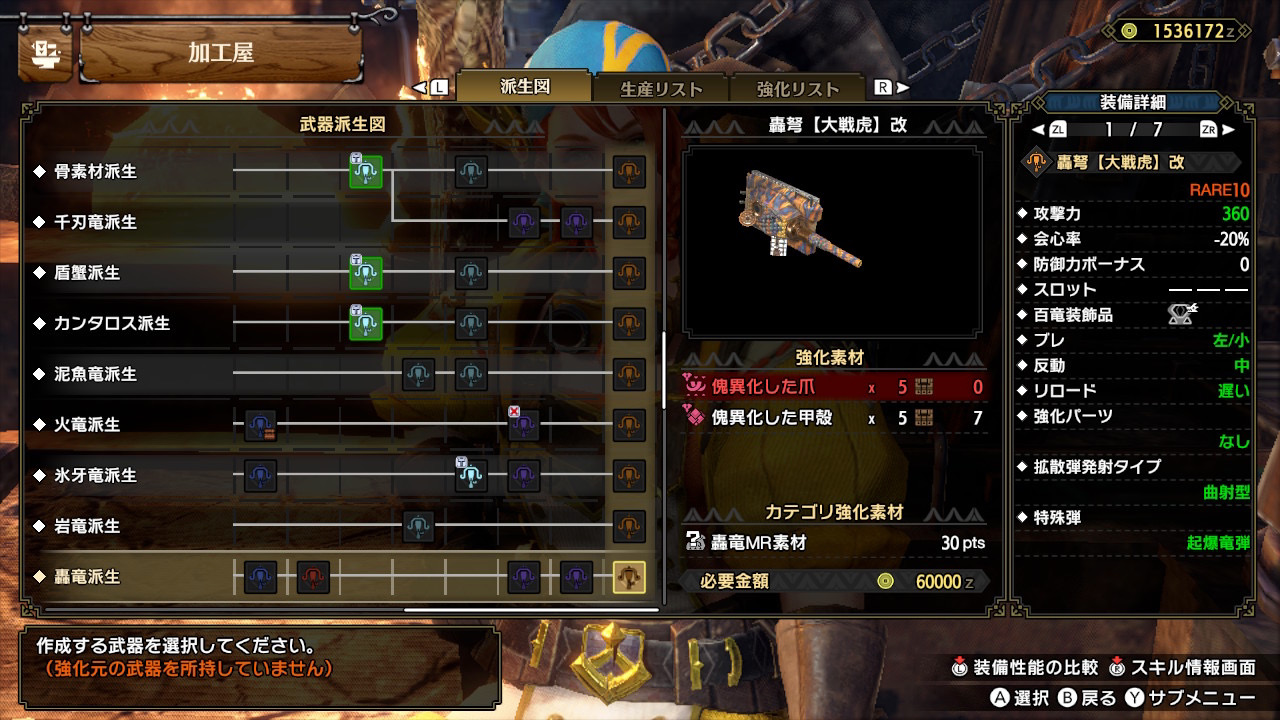Switch to the 派生図 tab
The height and width of the screenshot is (720, 1280).
(x=525, y=87)
